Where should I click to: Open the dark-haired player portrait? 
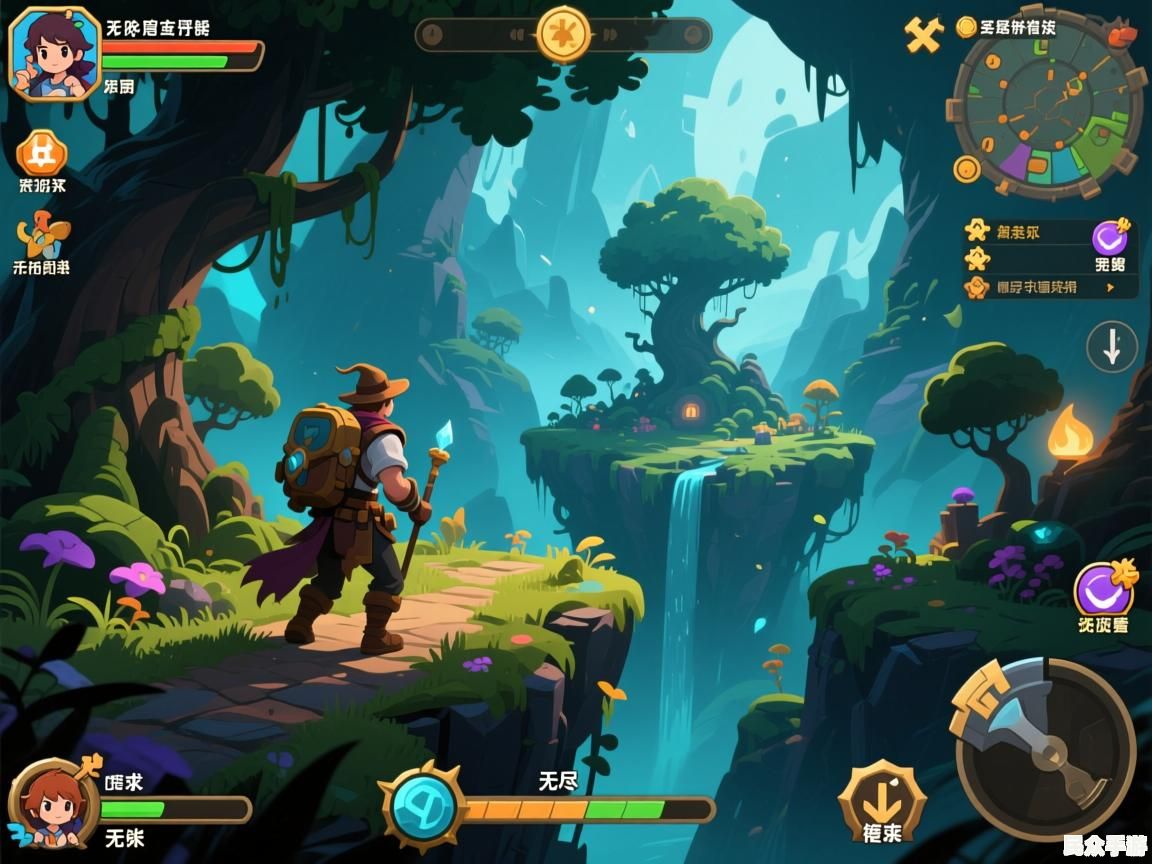click(x=54, y=53)
